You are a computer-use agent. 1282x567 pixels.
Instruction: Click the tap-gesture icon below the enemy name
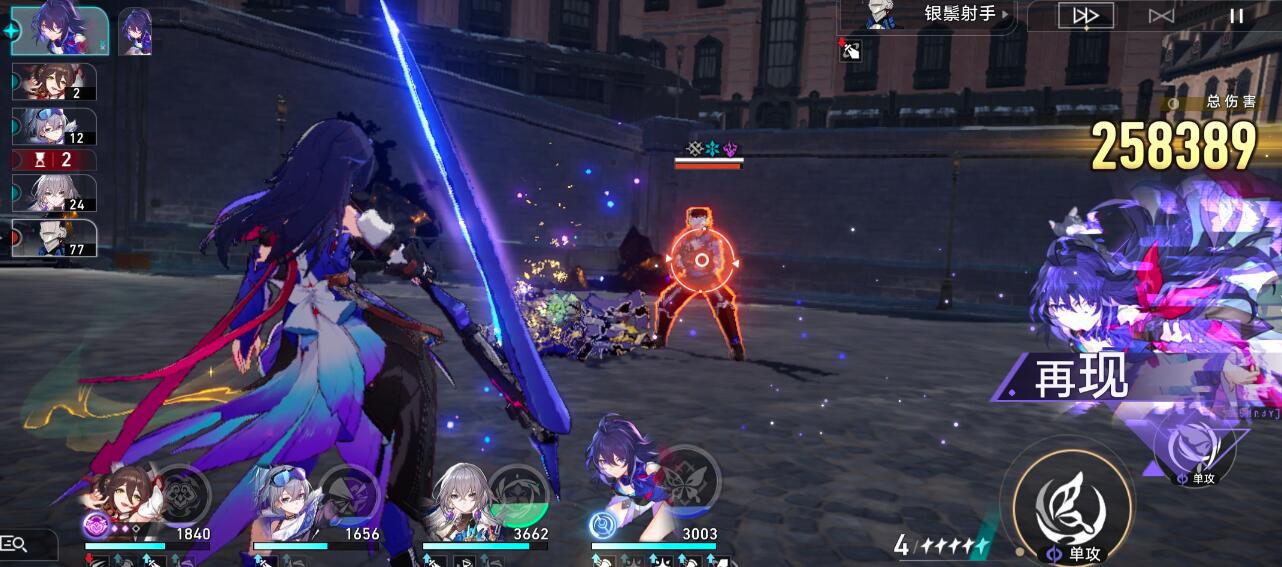pyautogui.click(x=852, y=49)
